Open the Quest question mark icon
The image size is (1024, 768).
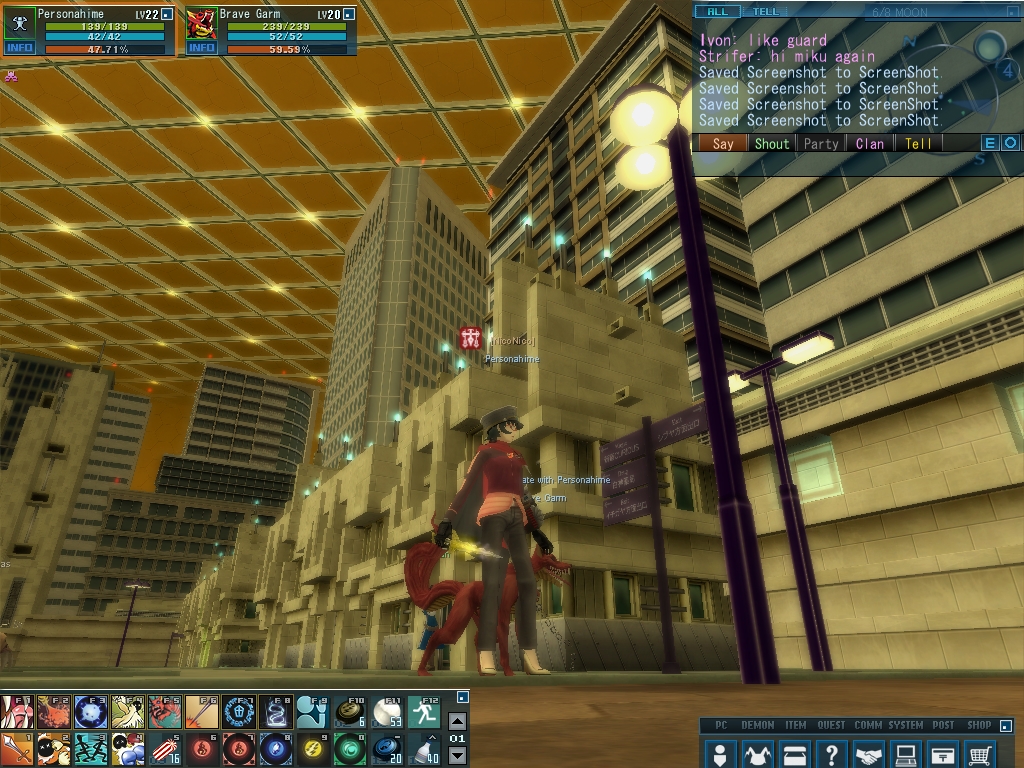point(832,753)
